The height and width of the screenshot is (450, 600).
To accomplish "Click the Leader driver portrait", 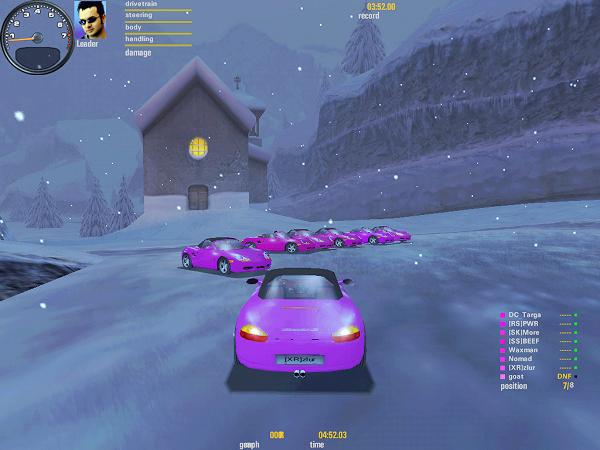I will click(x=93, y=20).
